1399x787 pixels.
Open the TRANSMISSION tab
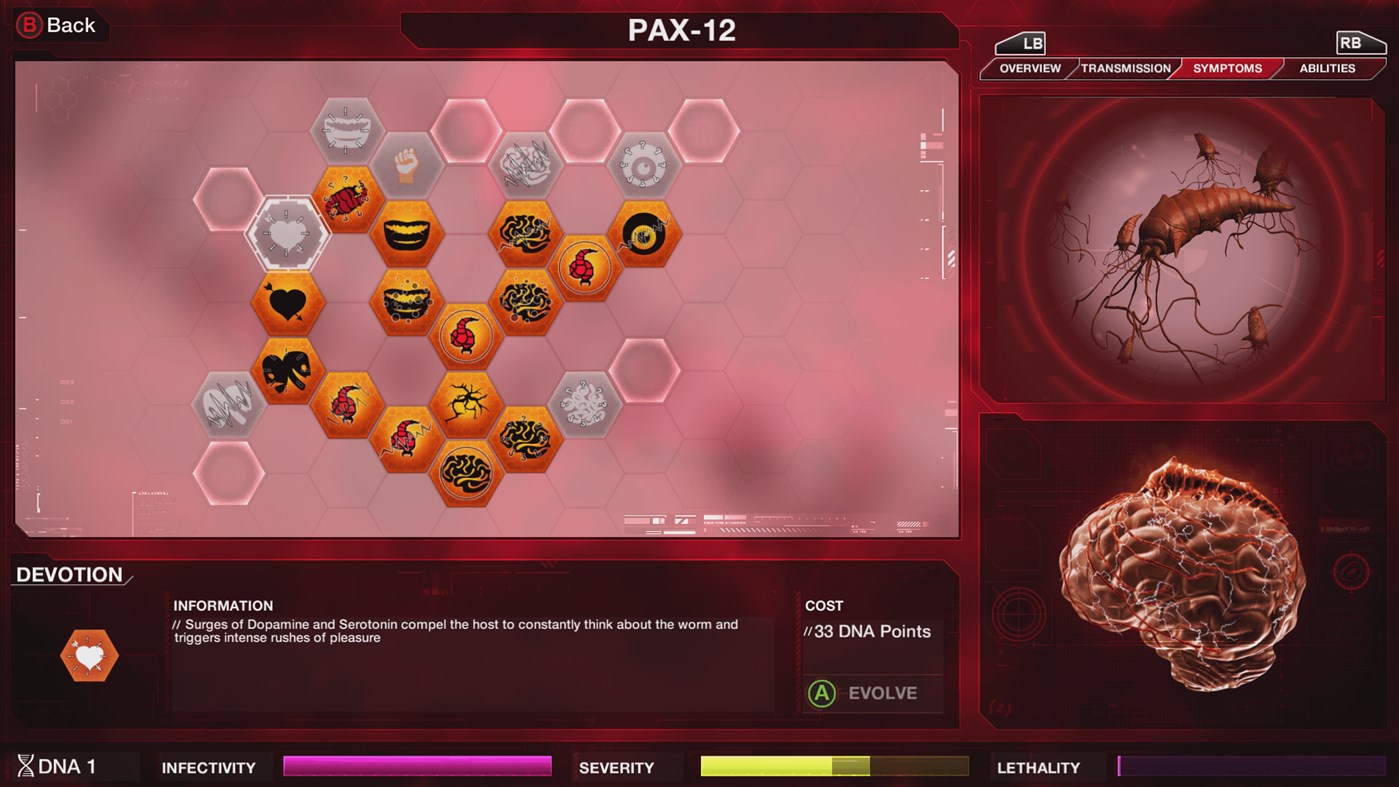[1124, 68]
